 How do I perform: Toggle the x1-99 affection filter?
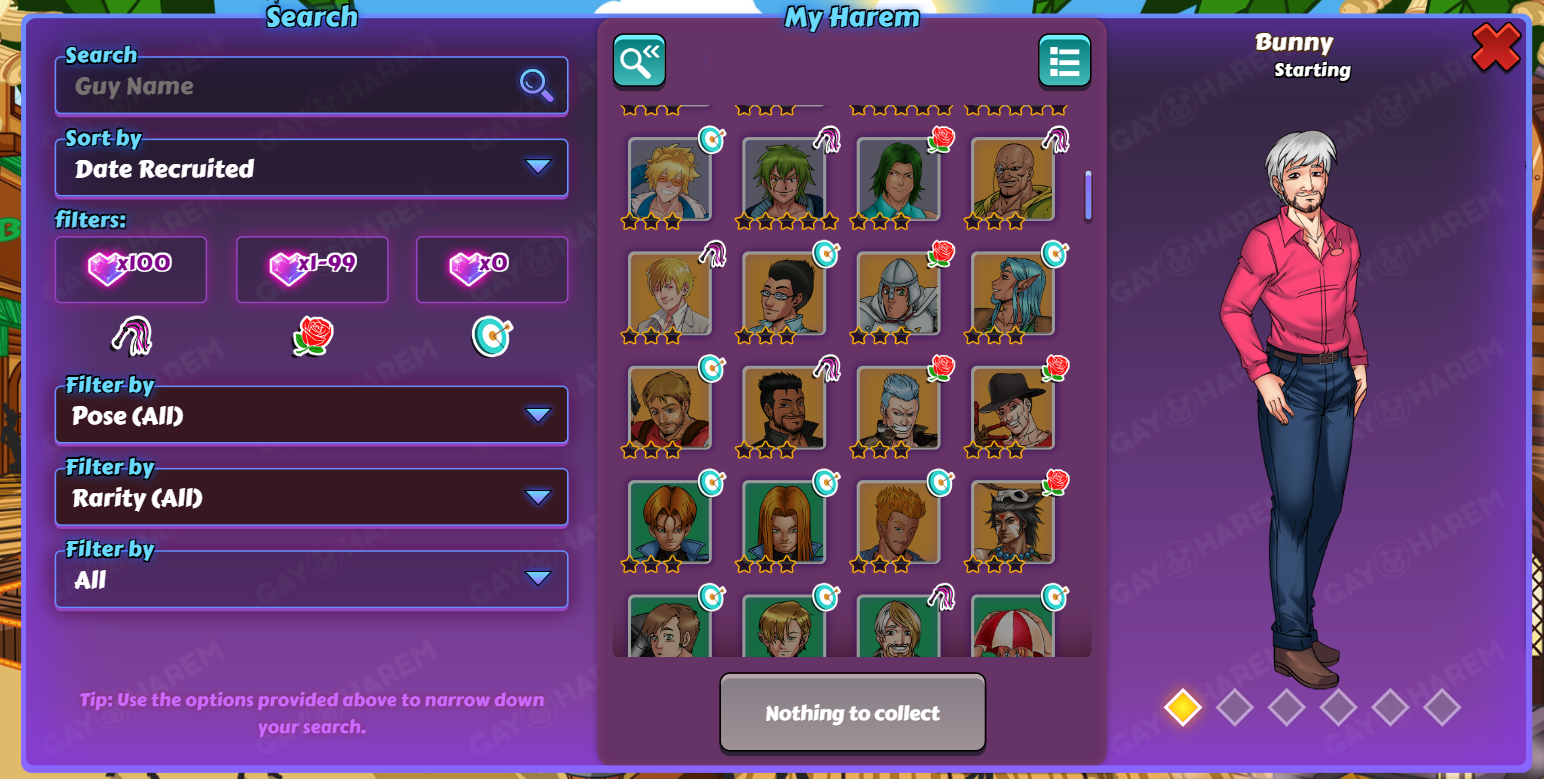311,268
